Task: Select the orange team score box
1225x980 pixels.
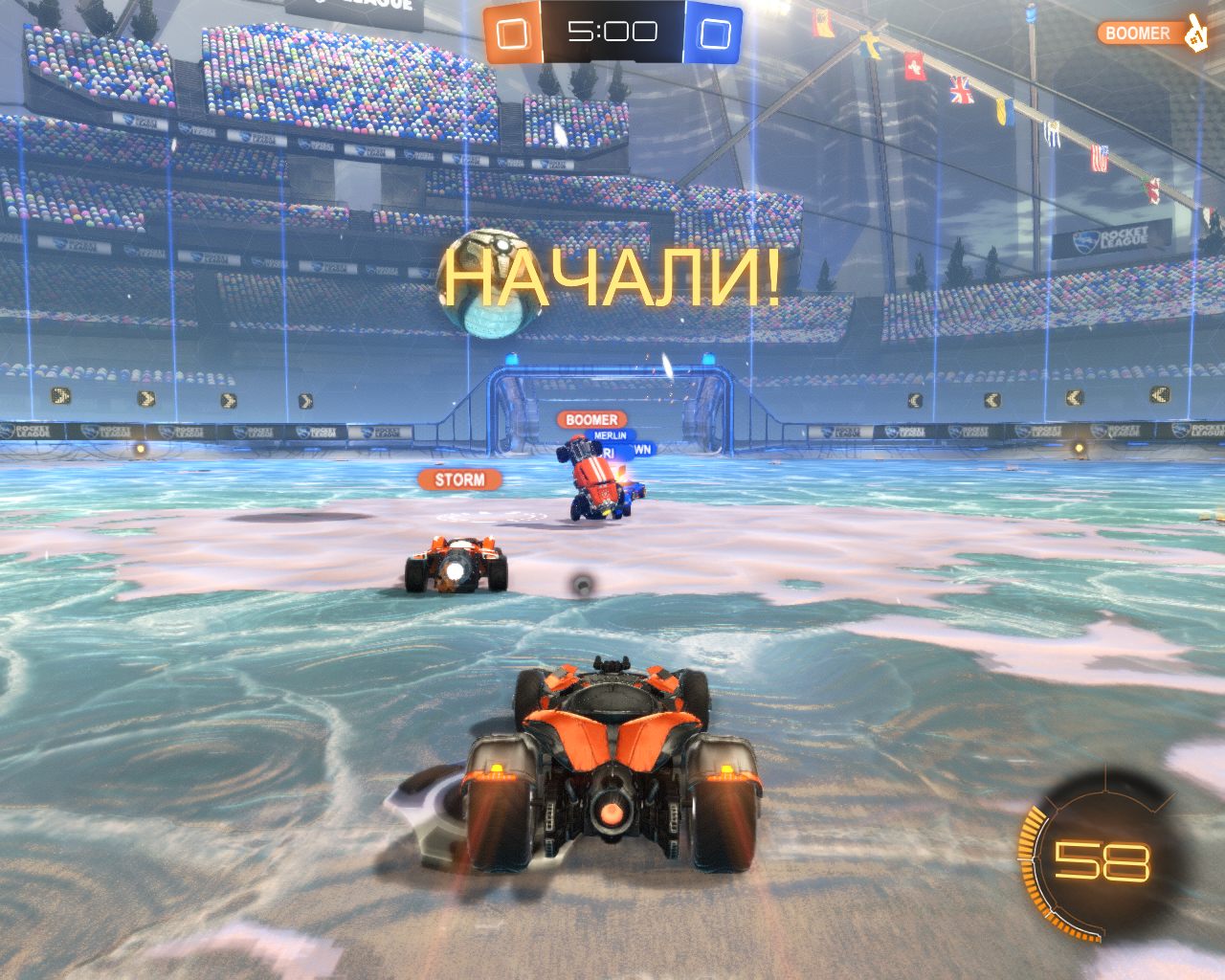Action: (514, 32)
